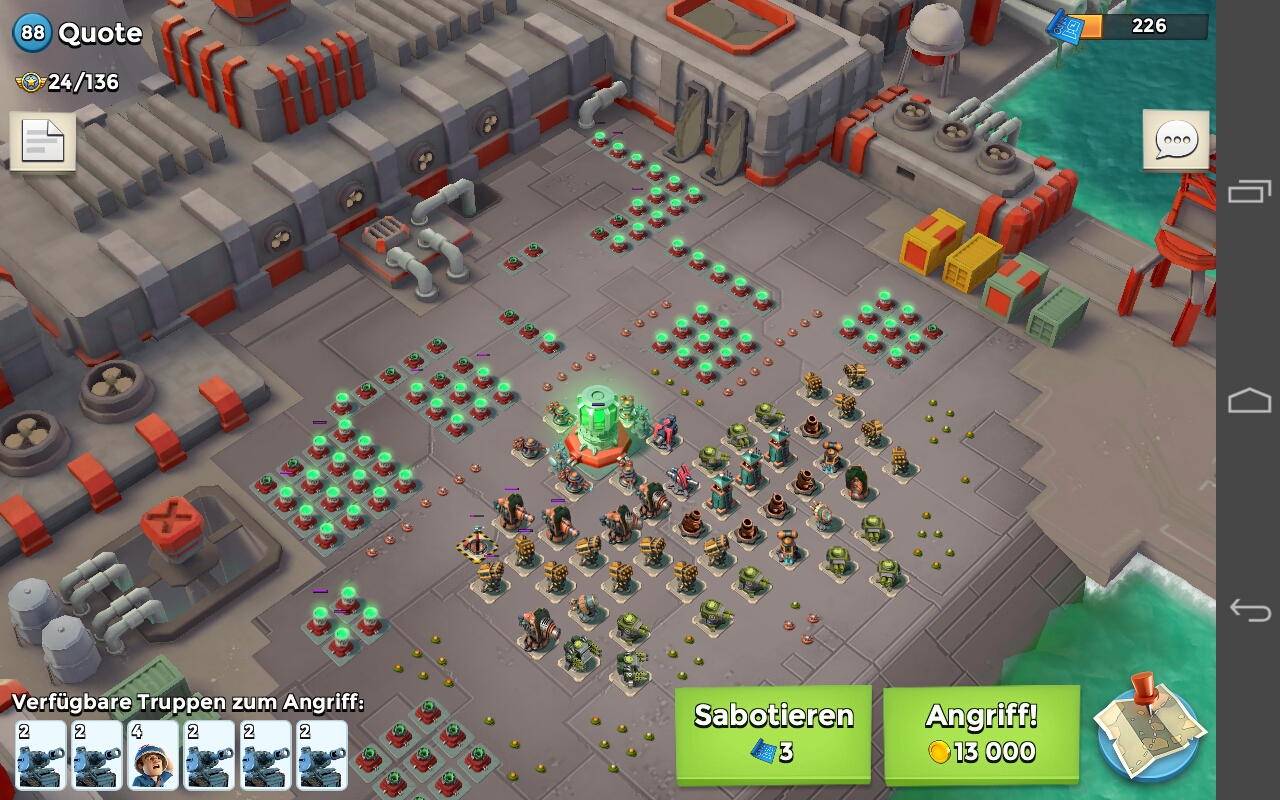
Task: Open the document notes icon
Action: [42, 142]
